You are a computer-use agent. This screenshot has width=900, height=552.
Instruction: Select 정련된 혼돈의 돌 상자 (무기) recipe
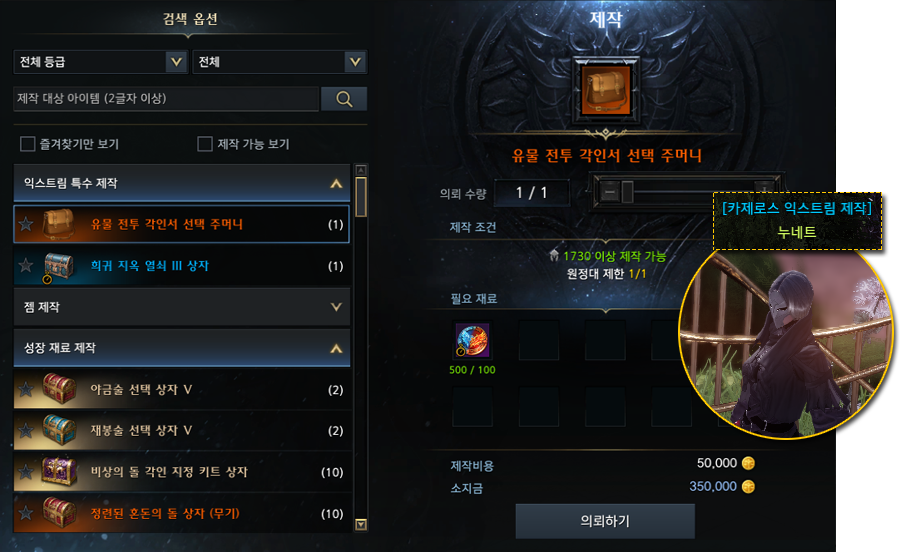182,513
